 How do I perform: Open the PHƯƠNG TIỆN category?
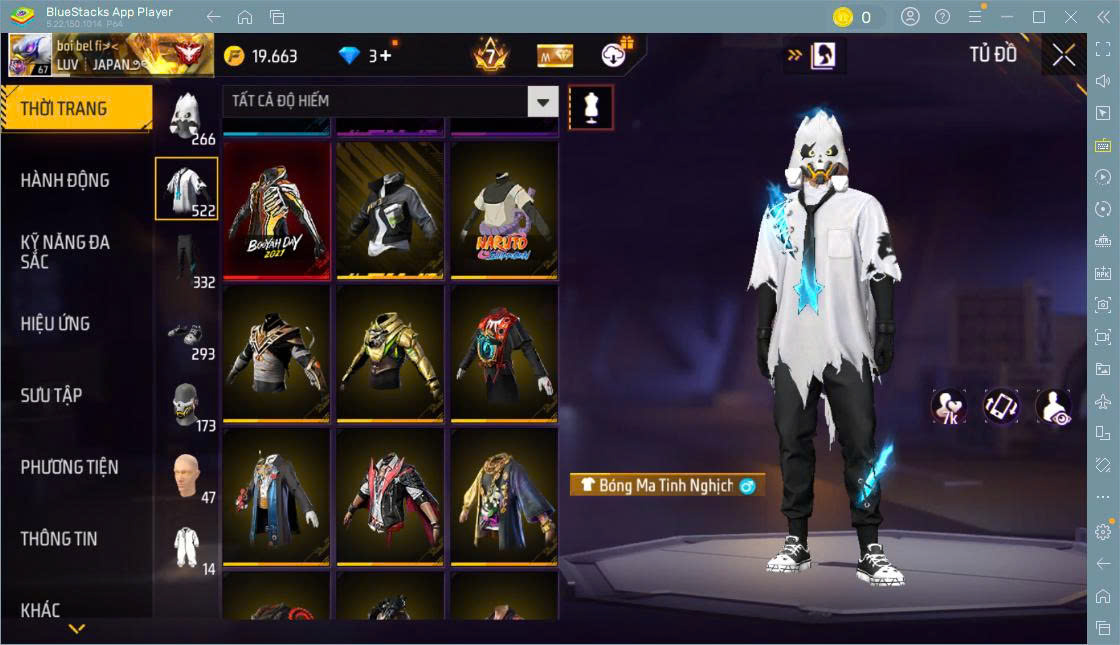pos(70,467)
